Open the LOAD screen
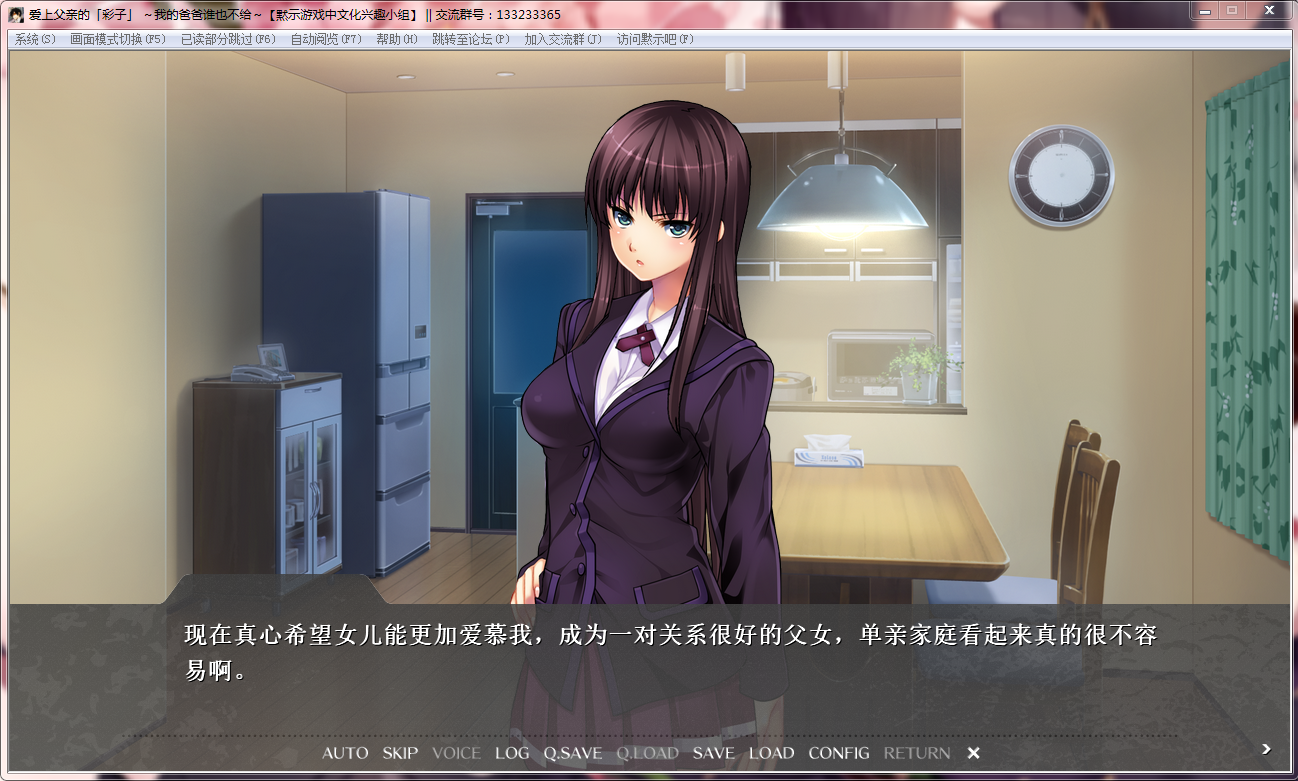Screen dimensions: 1298x781 coord(771,753)
